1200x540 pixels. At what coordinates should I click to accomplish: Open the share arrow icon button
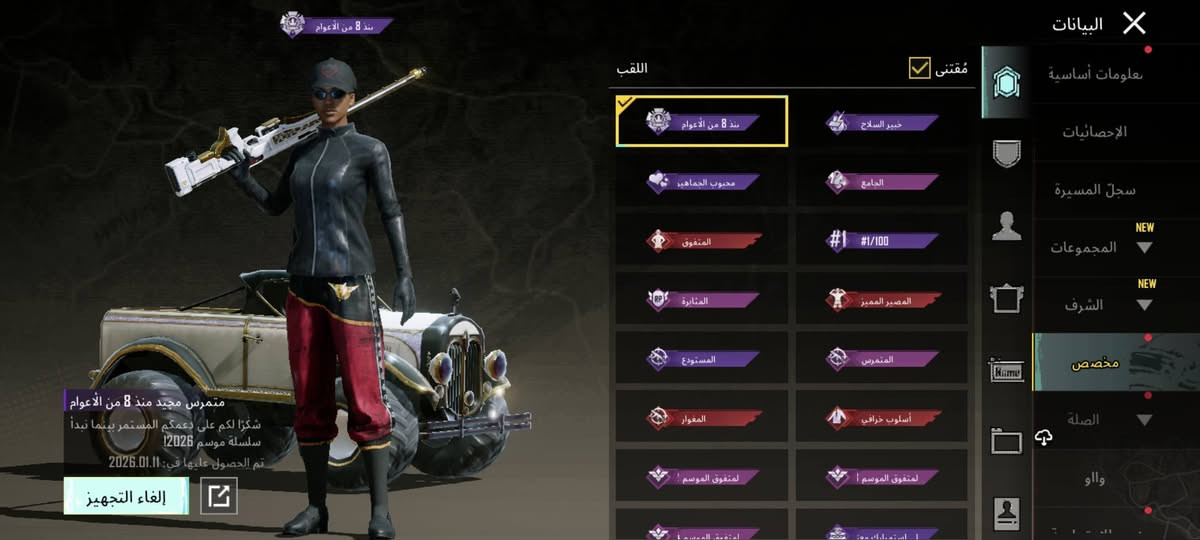[219, 496]
